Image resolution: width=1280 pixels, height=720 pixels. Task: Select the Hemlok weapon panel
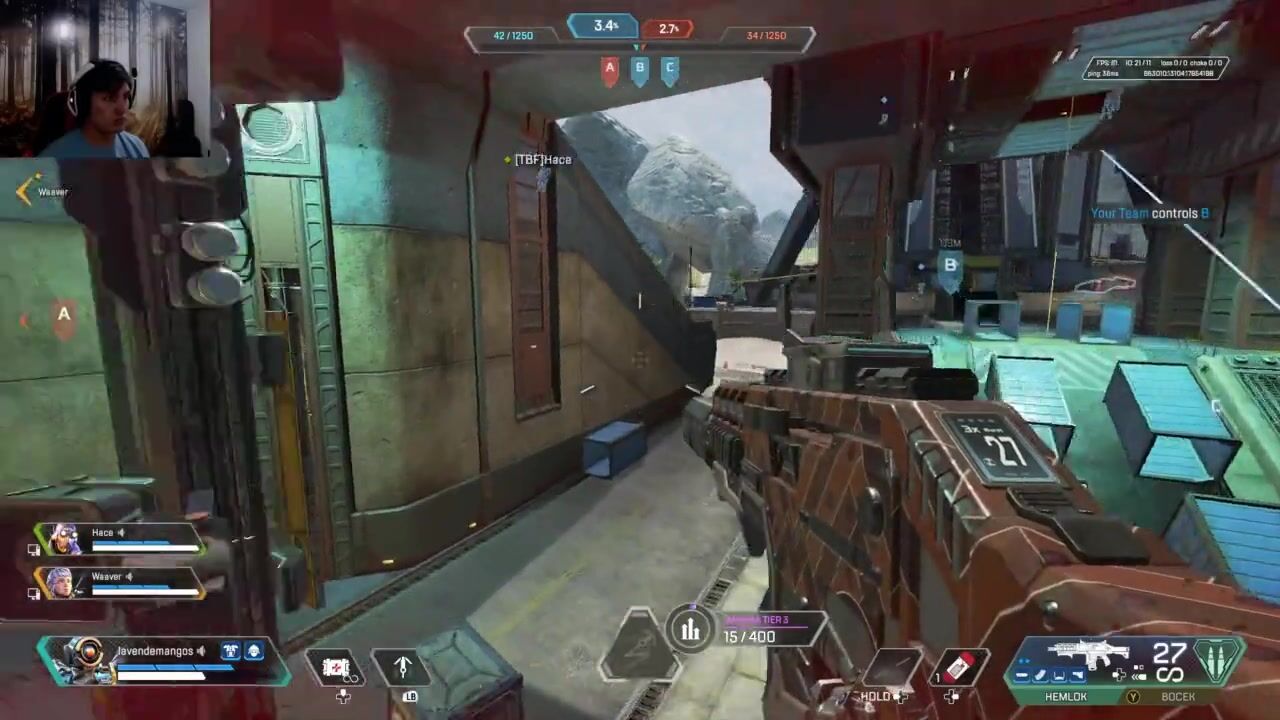pos(1090,660)
